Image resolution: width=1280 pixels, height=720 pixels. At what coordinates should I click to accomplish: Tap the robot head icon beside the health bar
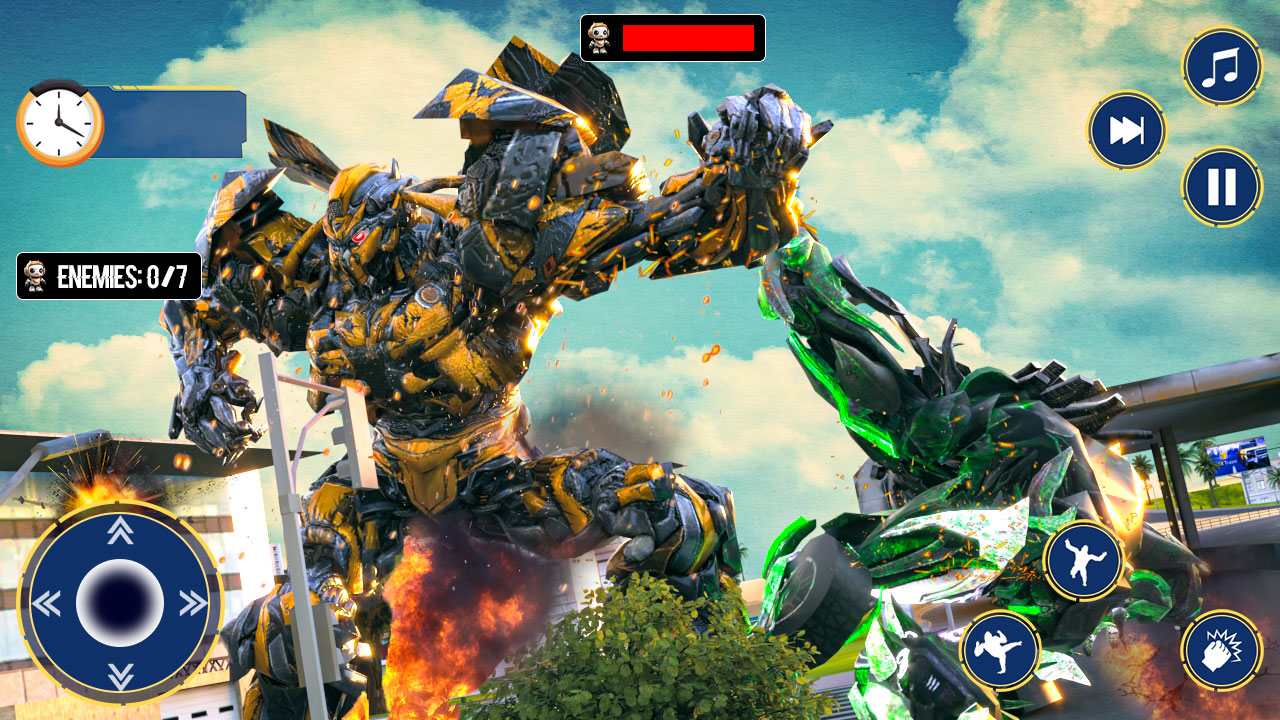(x=600, y=38)
